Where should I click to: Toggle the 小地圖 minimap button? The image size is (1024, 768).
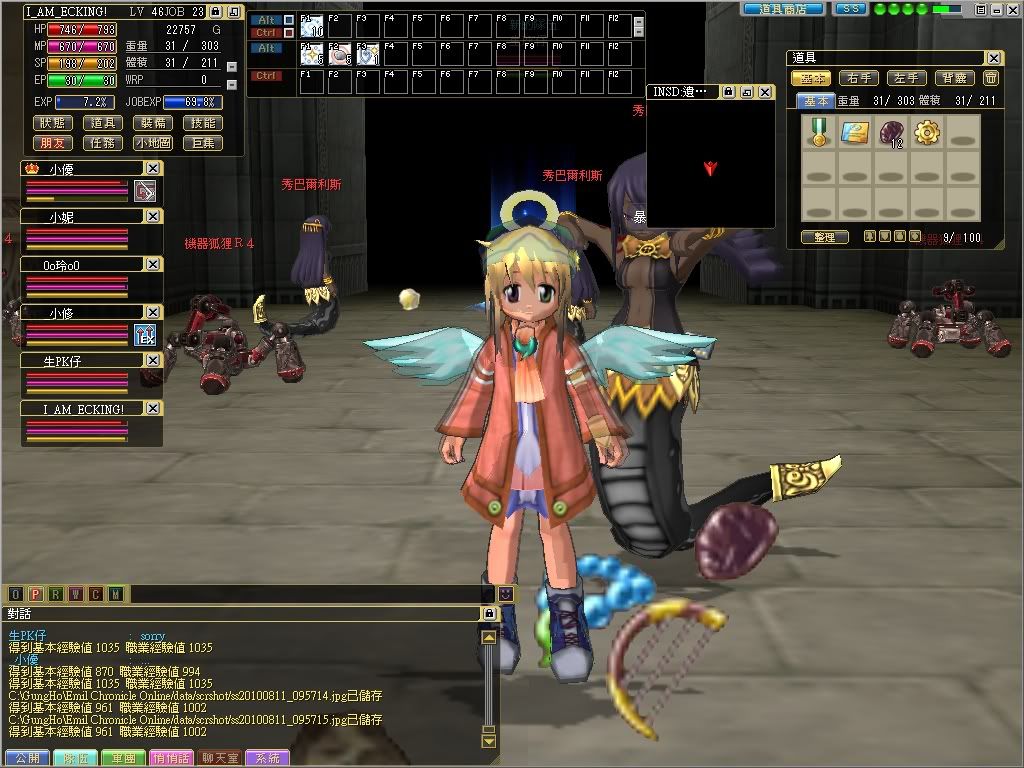tap(153, 143)
